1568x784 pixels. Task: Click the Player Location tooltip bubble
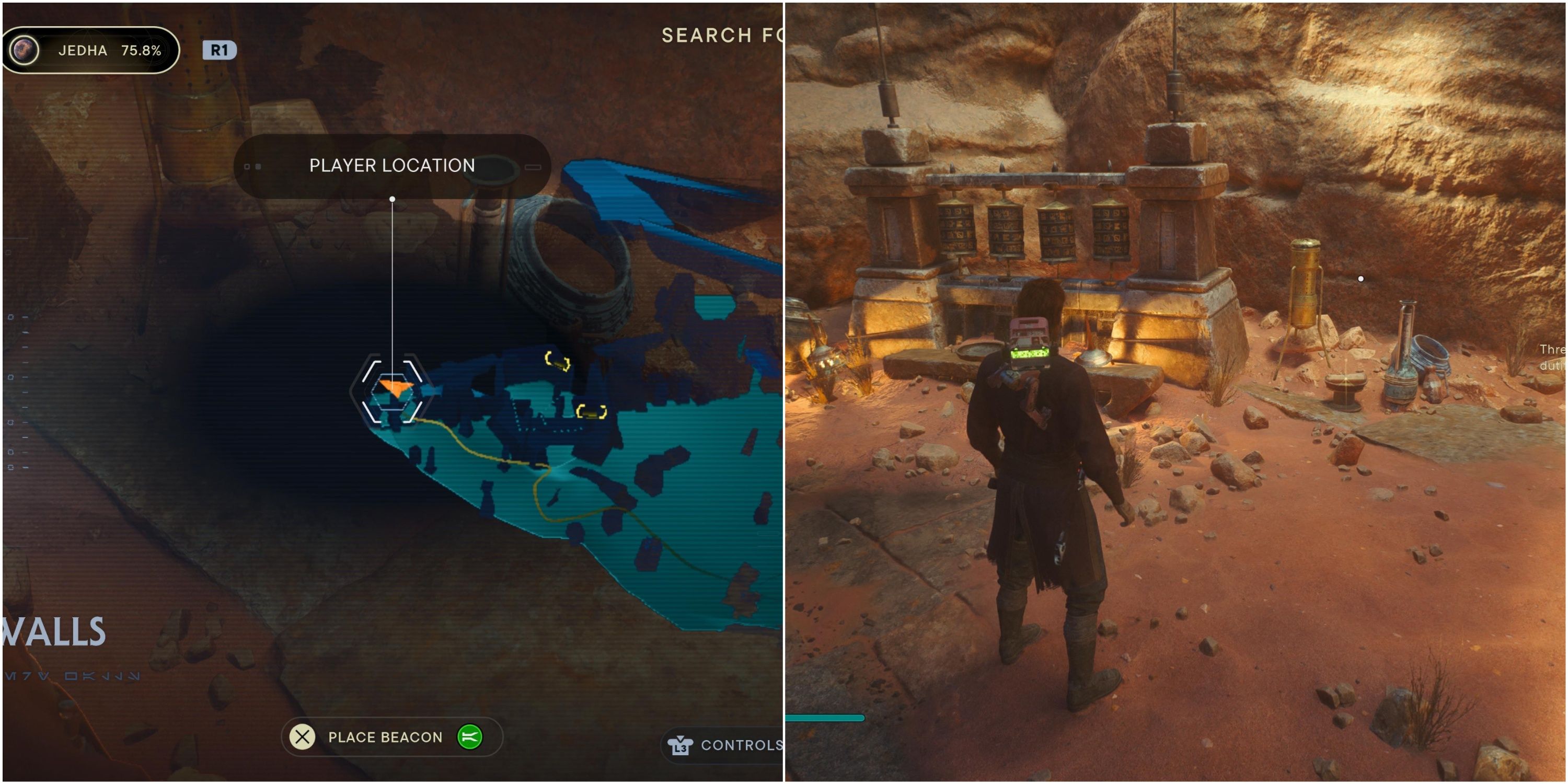(391, 165)
